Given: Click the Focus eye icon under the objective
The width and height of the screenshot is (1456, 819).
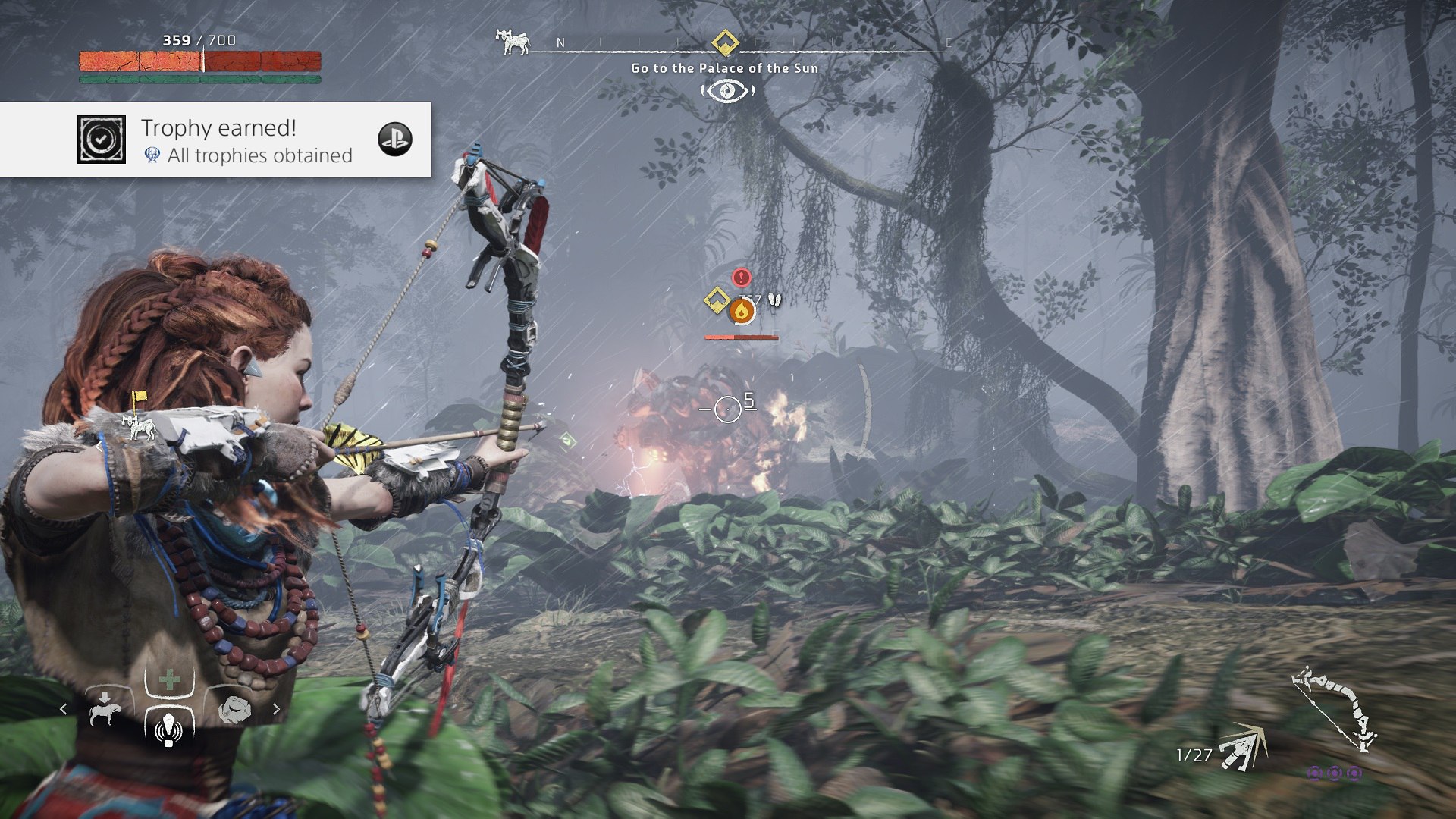Looking at the screenshot, I should [727, 91].
